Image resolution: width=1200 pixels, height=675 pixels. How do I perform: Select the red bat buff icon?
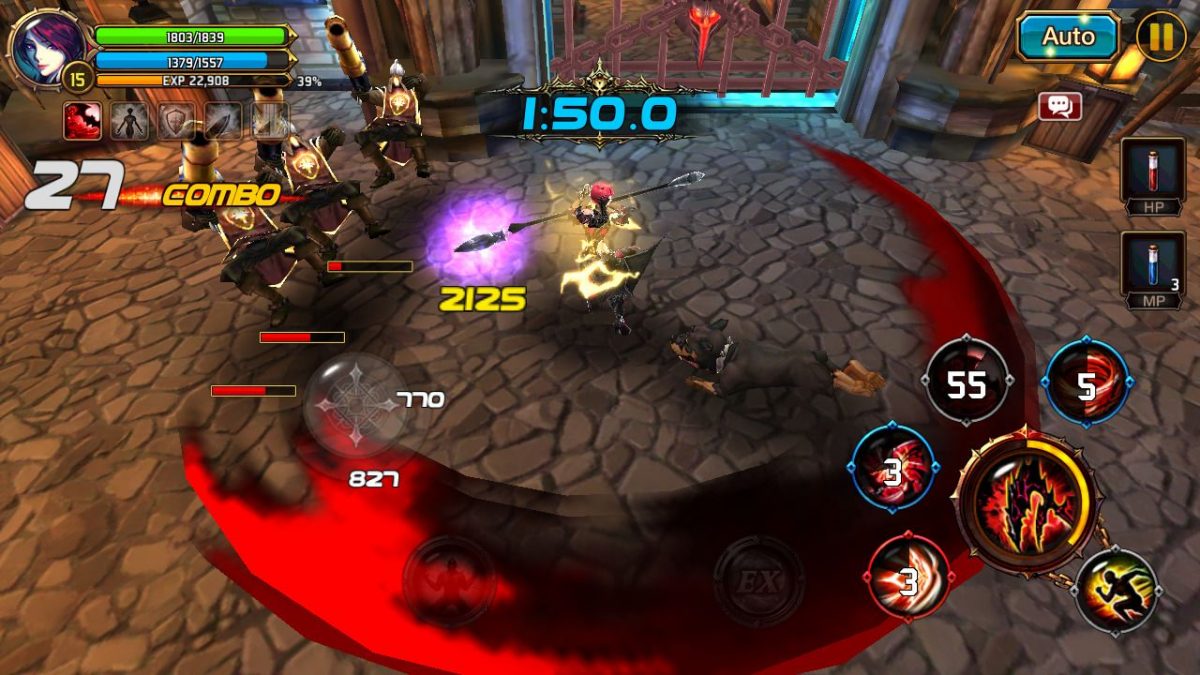coord(82,121)
